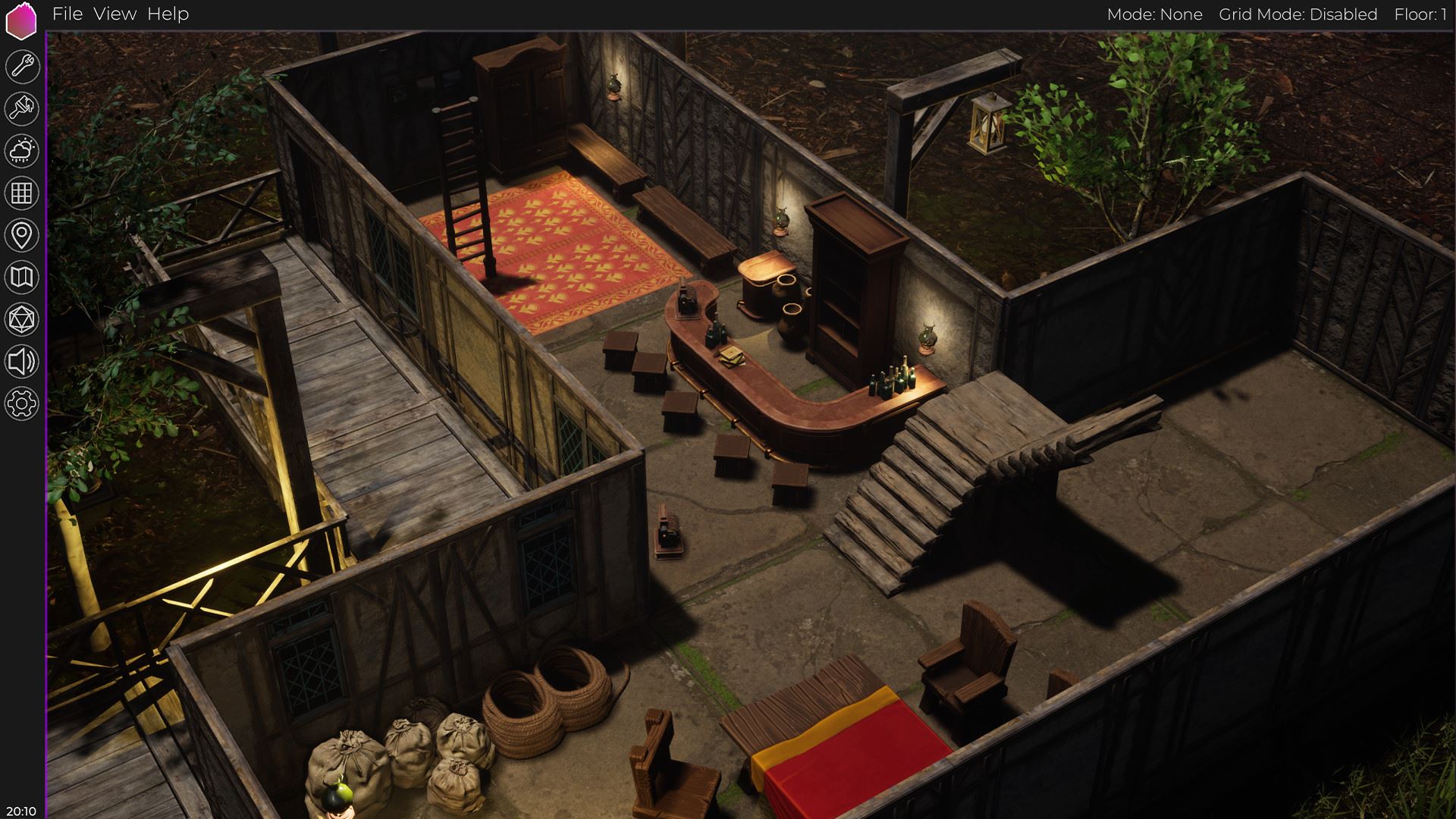Screen dimensions: 1456x819
Task: Select the wrench build tool
Action: point(22,67)
